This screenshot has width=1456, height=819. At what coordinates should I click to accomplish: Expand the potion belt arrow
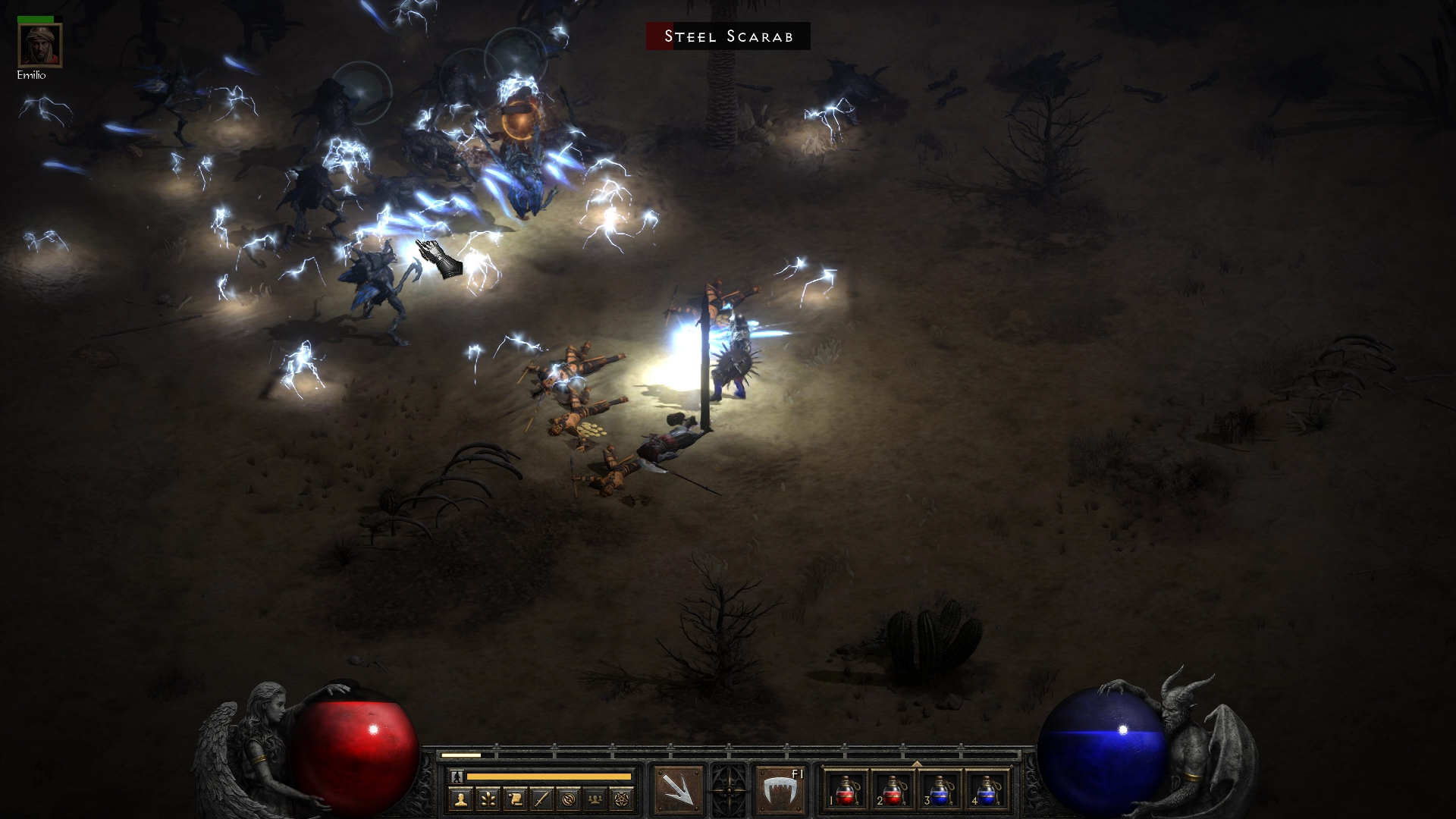tap(917, 764)
